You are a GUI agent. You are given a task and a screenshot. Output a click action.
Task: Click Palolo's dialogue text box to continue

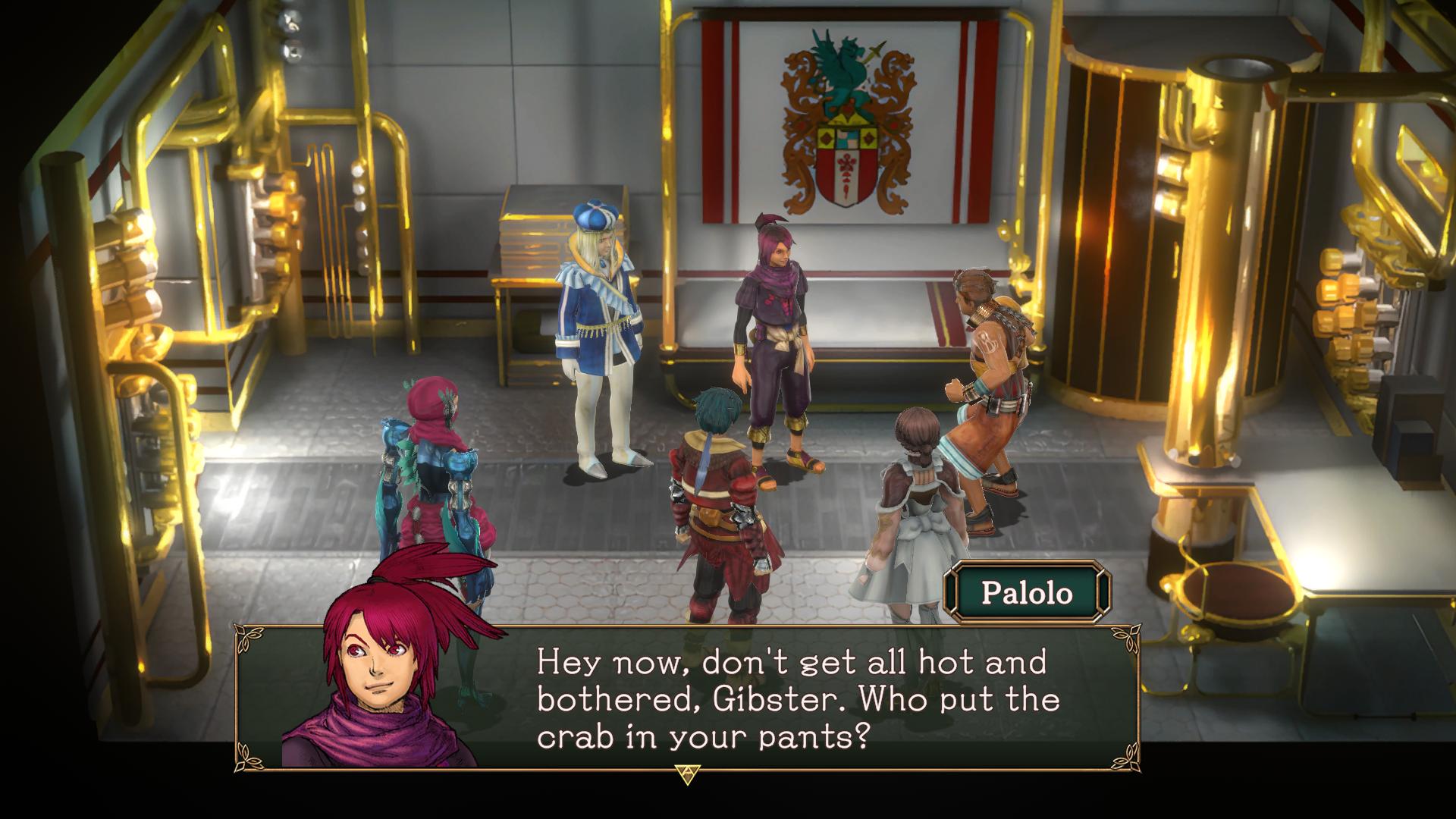click(x=796, y=698)
